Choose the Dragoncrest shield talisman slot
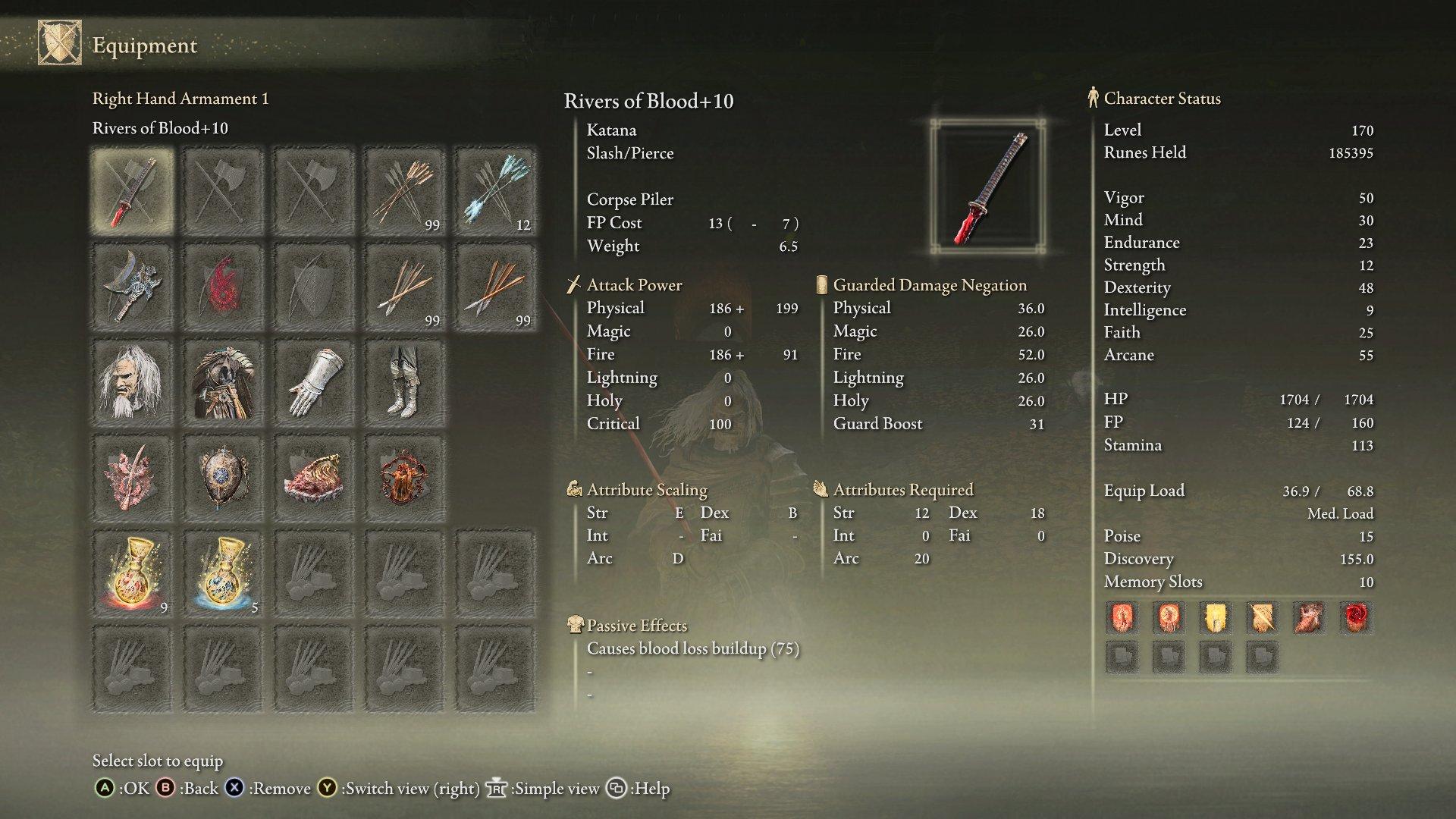This screenshot has width=1456, height=819. tap(223, 478)
